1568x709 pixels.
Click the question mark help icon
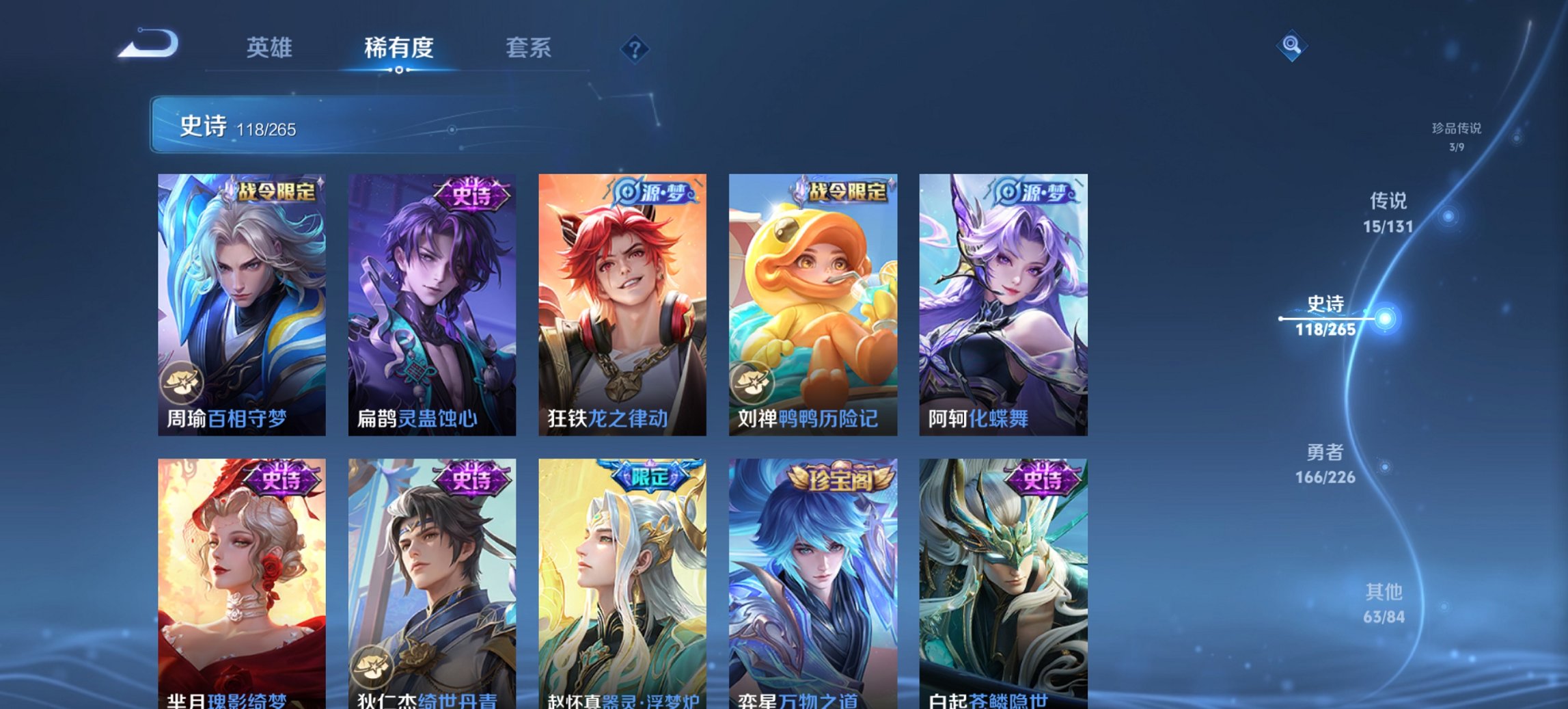click(x=634, y=49)
